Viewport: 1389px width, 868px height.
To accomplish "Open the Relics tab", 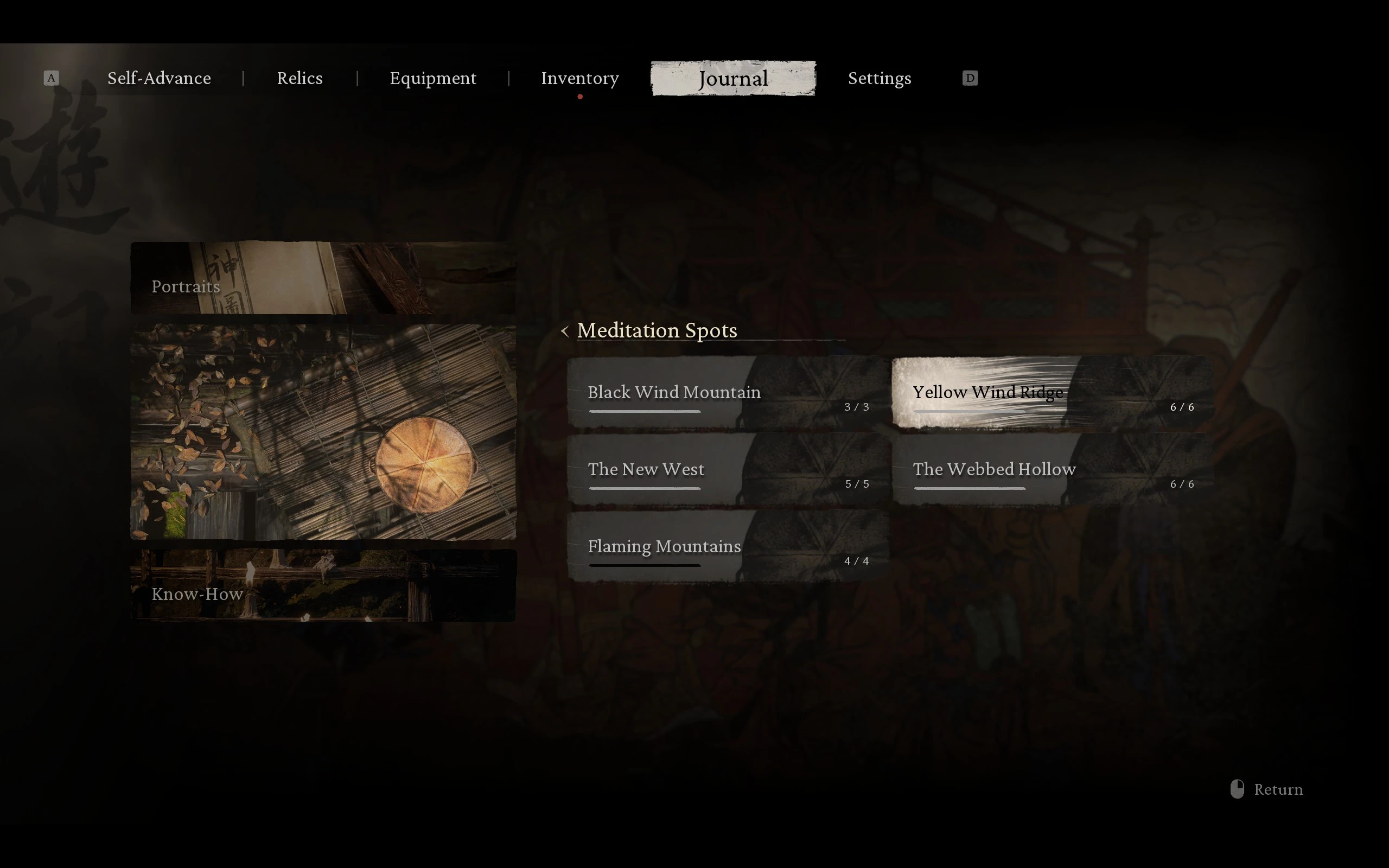I will [x=300, y=78].
